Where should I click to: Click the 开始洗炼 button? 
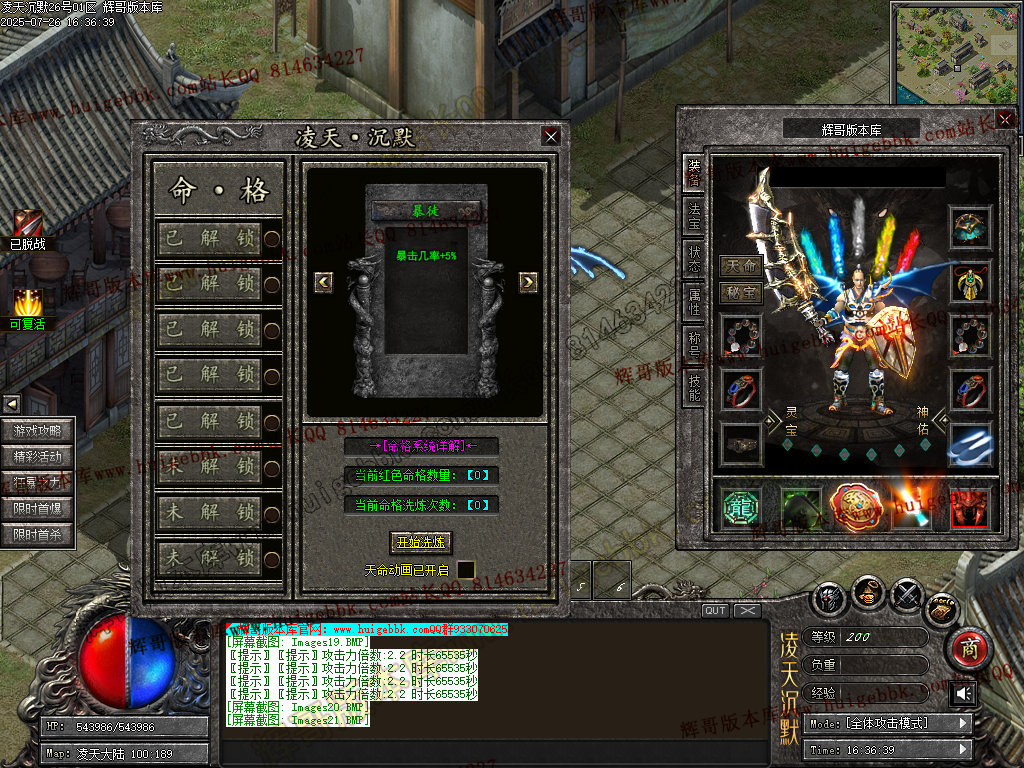(x=421, y=542)
